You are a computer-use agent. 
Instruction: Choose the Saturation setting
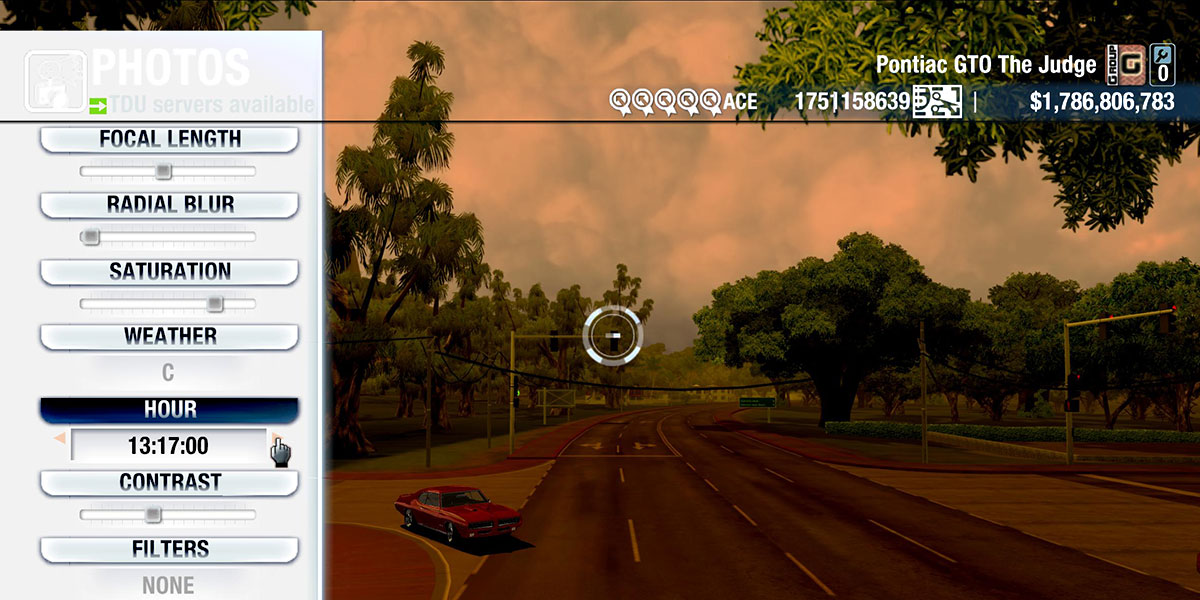(x=169, y=271)
